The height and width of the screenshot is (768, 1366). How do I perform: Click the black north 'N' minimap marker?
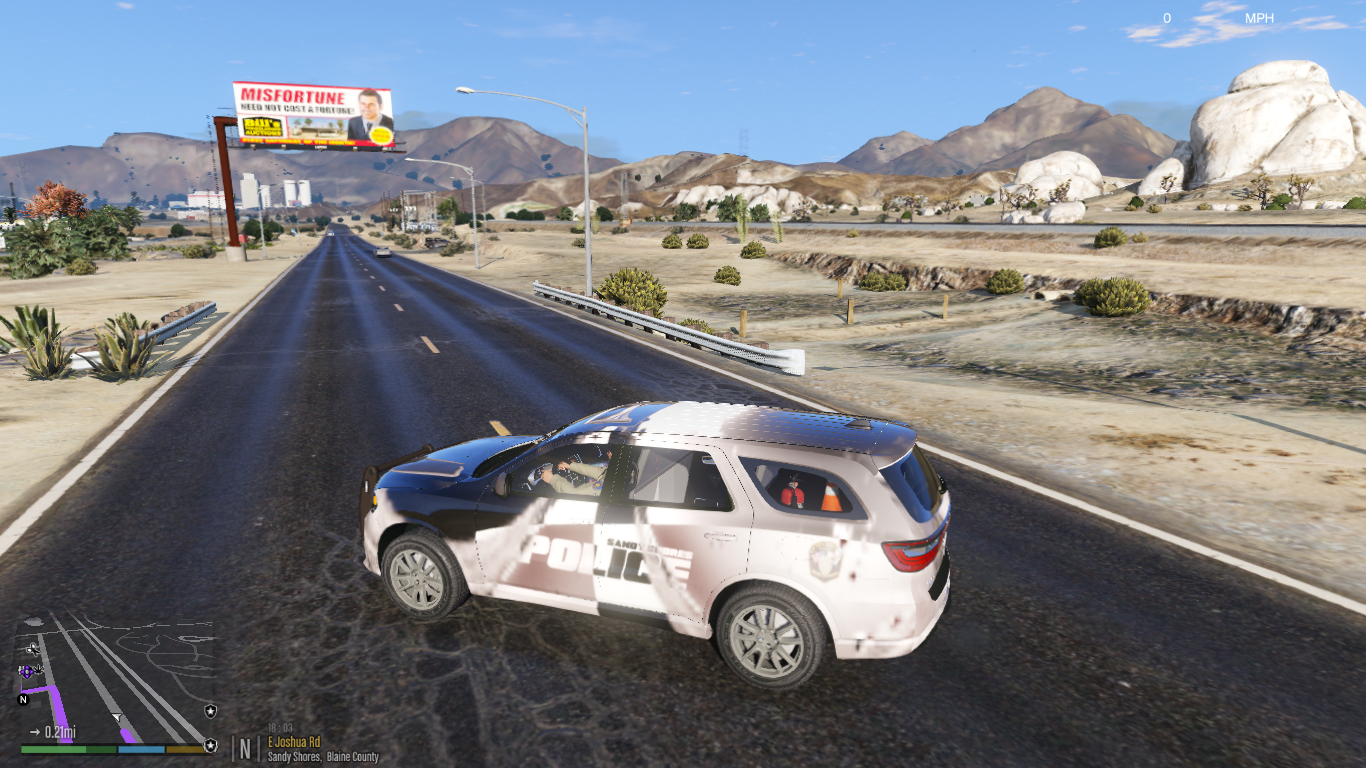pos(23,699)
